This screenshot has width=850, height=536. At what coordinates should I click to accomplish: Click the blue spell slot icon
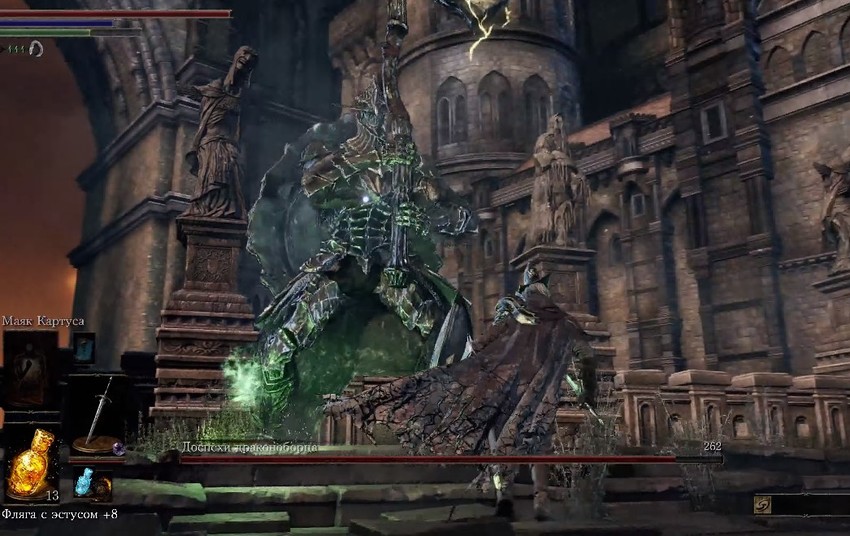click(84, 348)
